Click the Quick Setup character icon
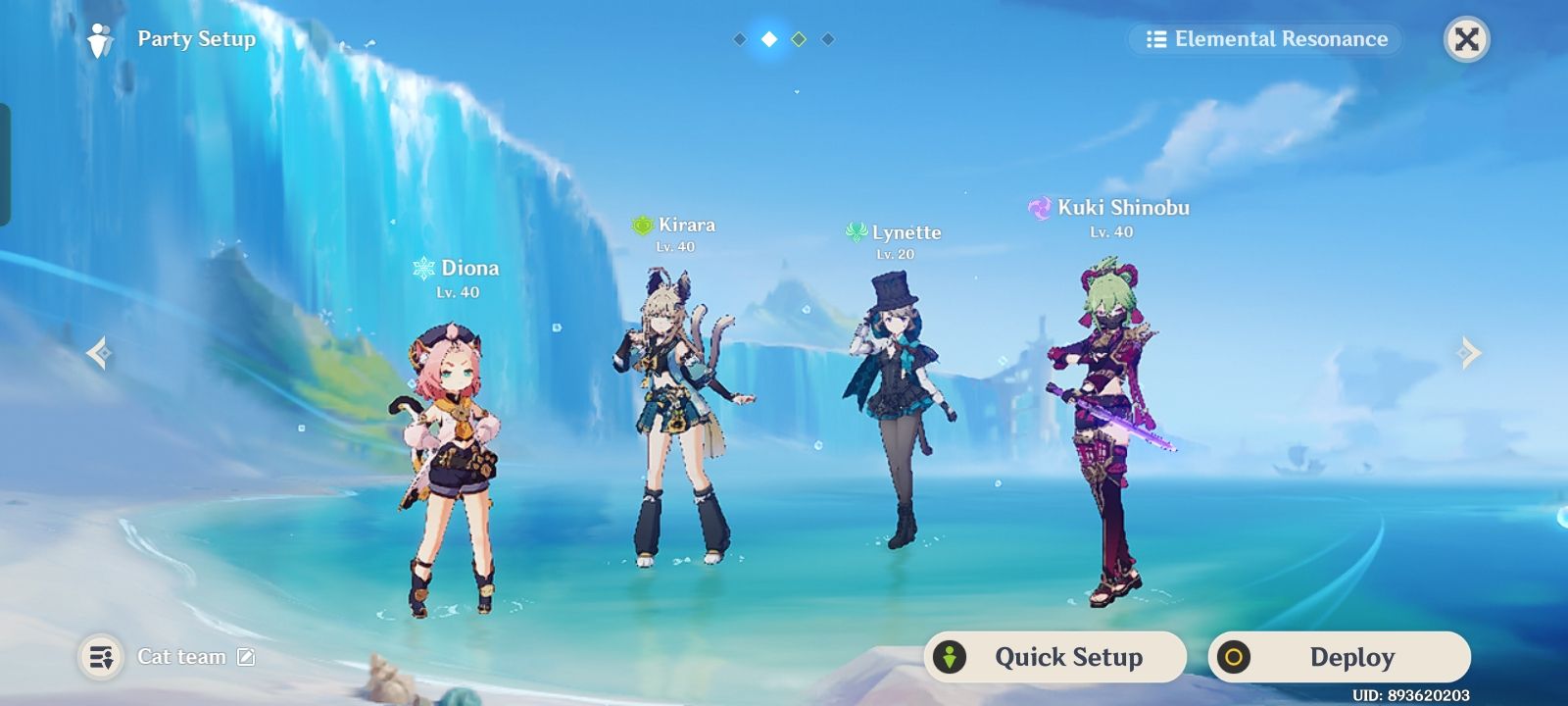 950,657
